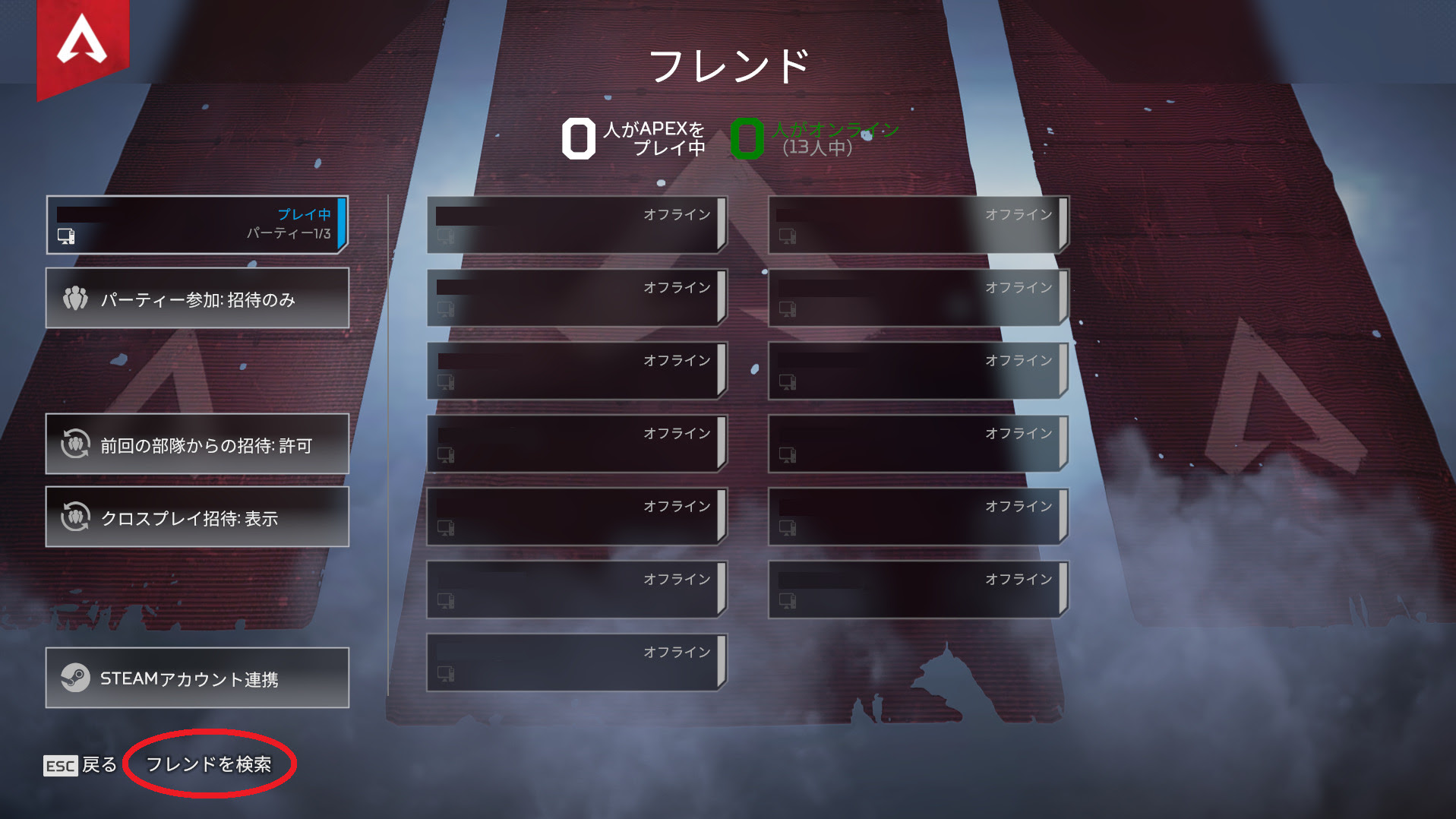This screenshot has height=819, width=1456.
Task: Click the squad invite refresh icon
Action: [x=74, y=444]
